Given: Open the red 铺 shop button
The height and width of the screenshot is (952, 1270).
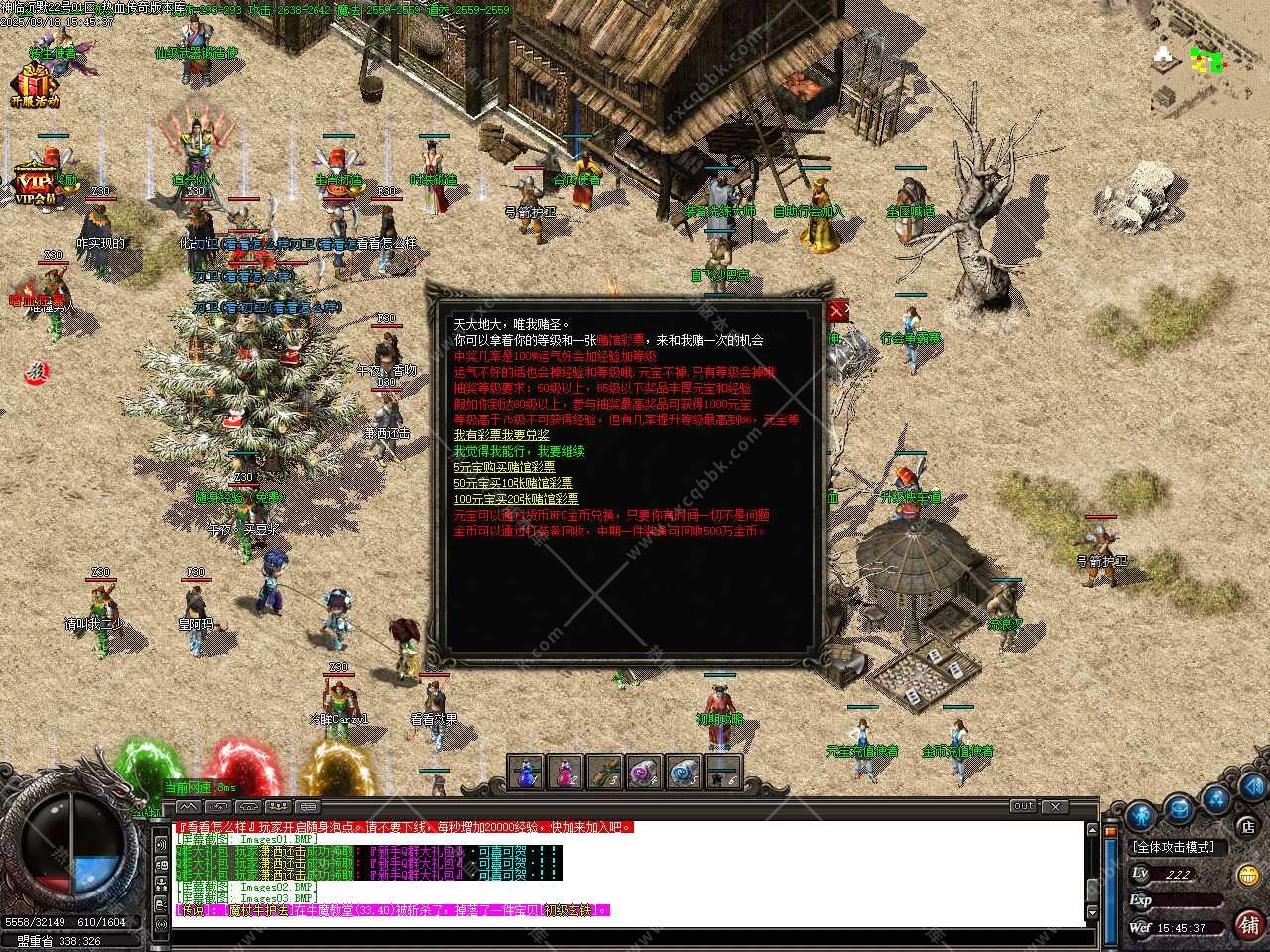Looking at the screenshot, I should coord(1248,925).
